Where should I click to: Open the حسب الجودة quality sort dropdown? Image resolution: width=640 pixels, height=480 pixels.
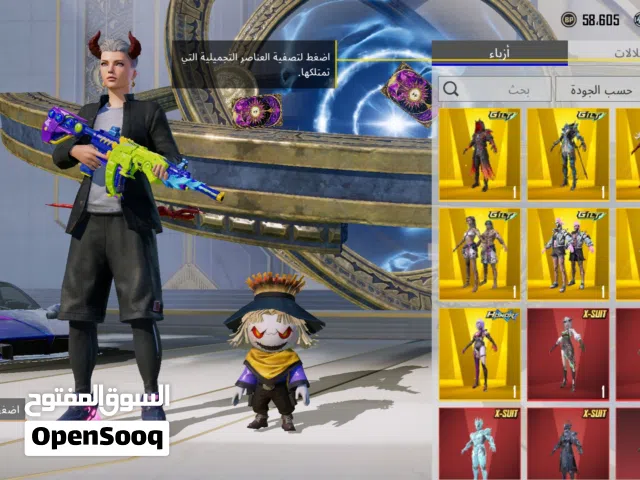pos(598,89)
